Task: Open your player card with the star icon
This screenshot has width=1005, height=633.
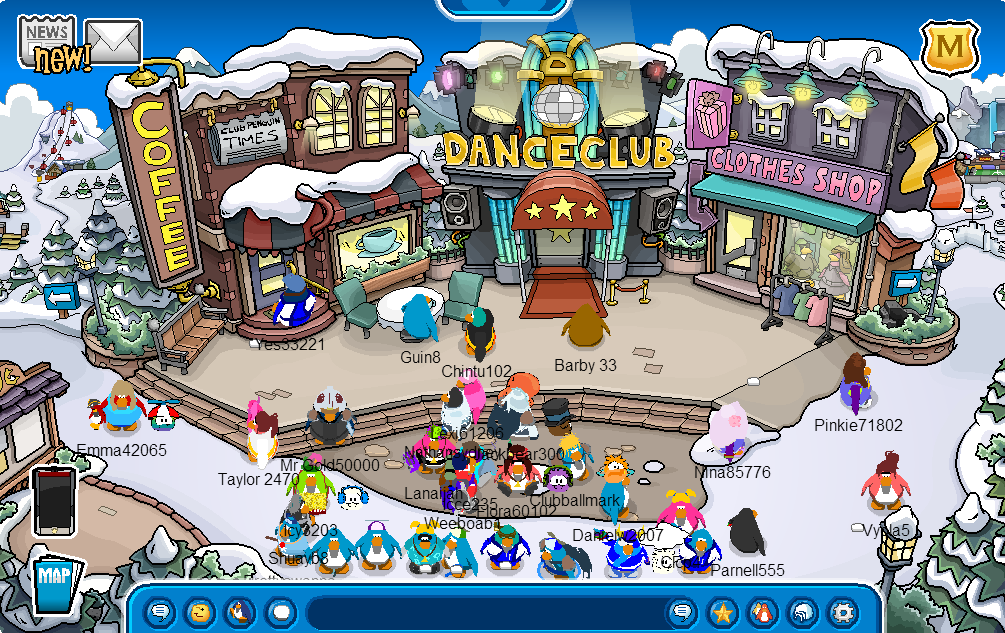Action: 722,612
